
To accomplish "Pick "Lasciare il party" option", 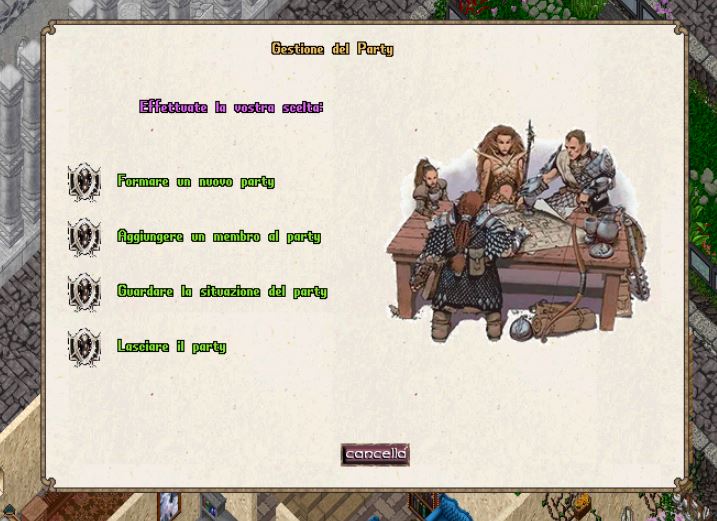I will click(x=84, y=347).
